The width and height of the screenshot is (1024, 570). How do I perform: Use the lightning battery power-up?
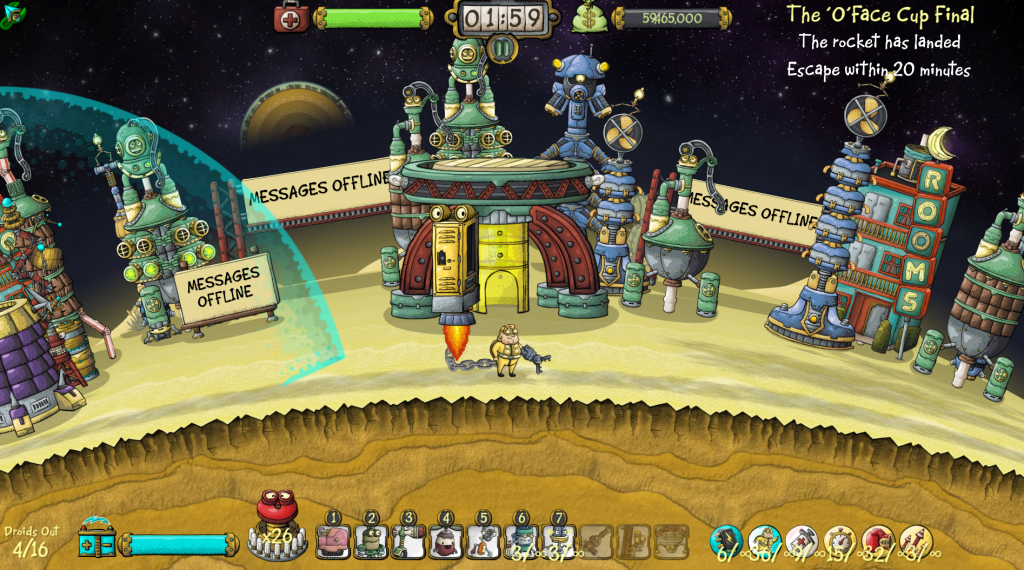[726, 540]
